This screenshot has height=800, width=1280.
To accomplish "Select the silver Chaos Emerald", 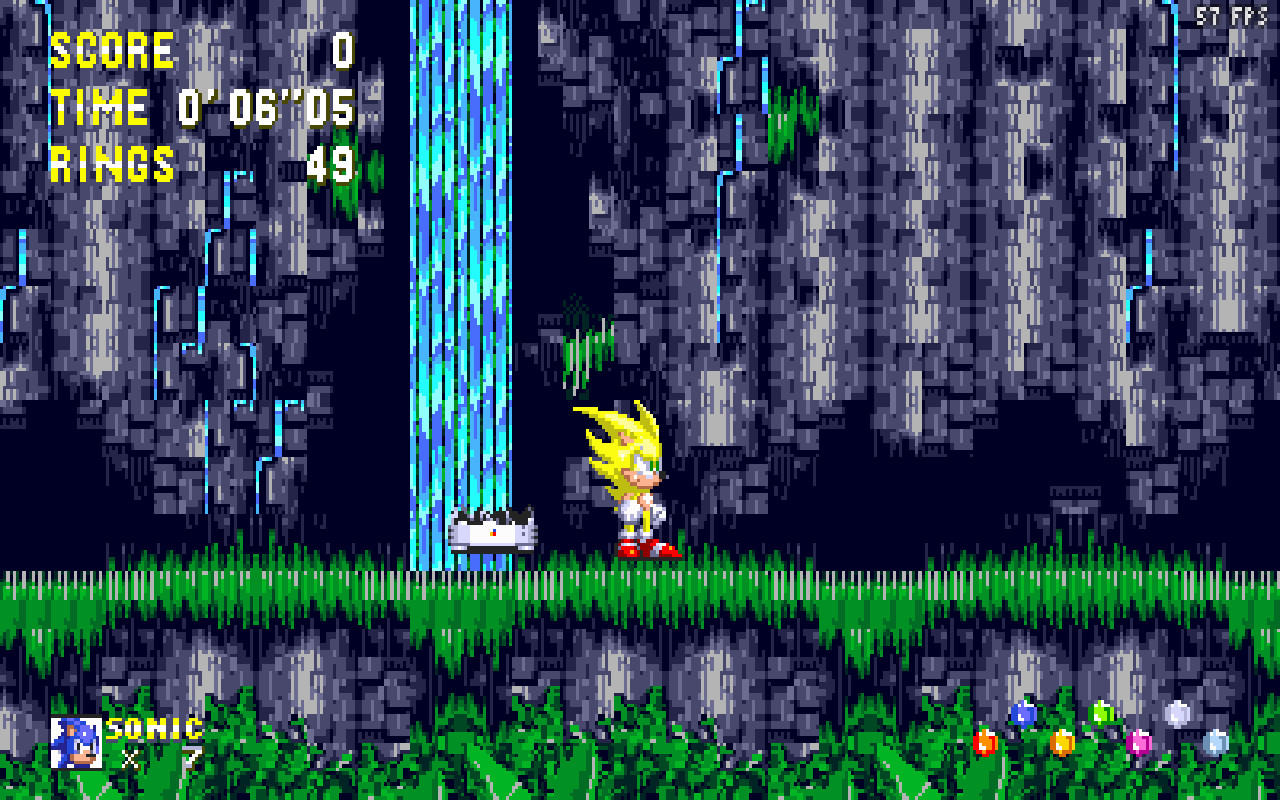I will point(1177,714).
